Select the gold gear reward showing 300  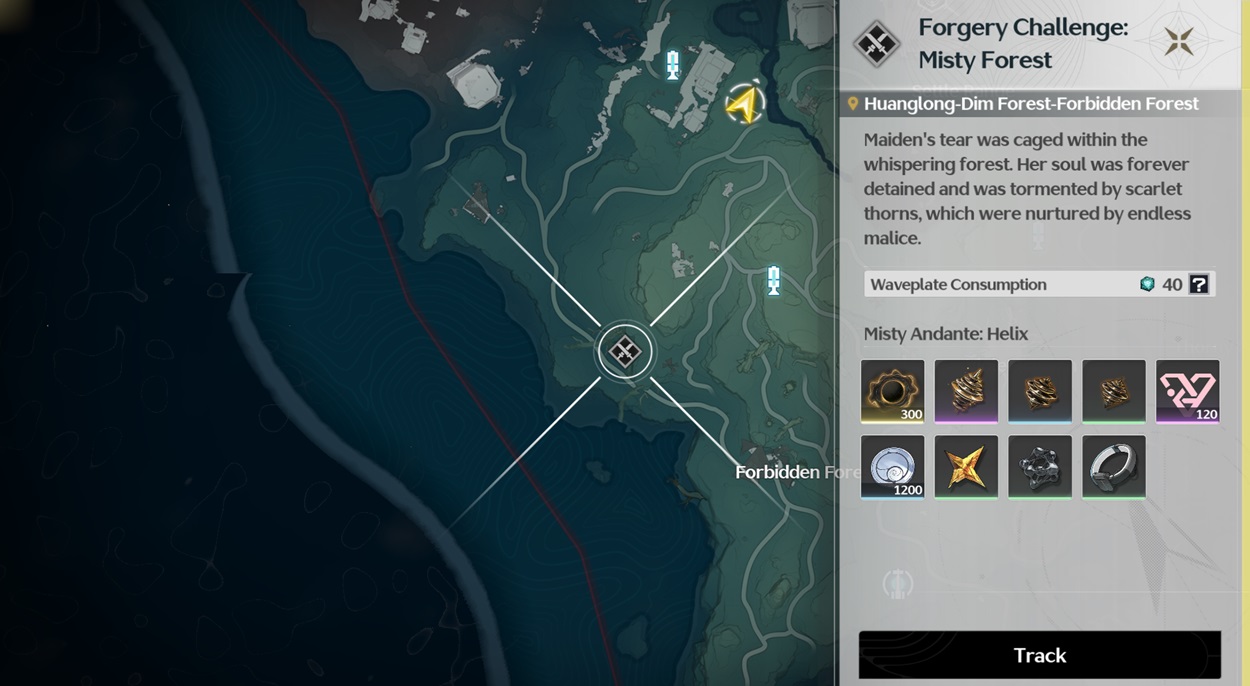point(892,391)
